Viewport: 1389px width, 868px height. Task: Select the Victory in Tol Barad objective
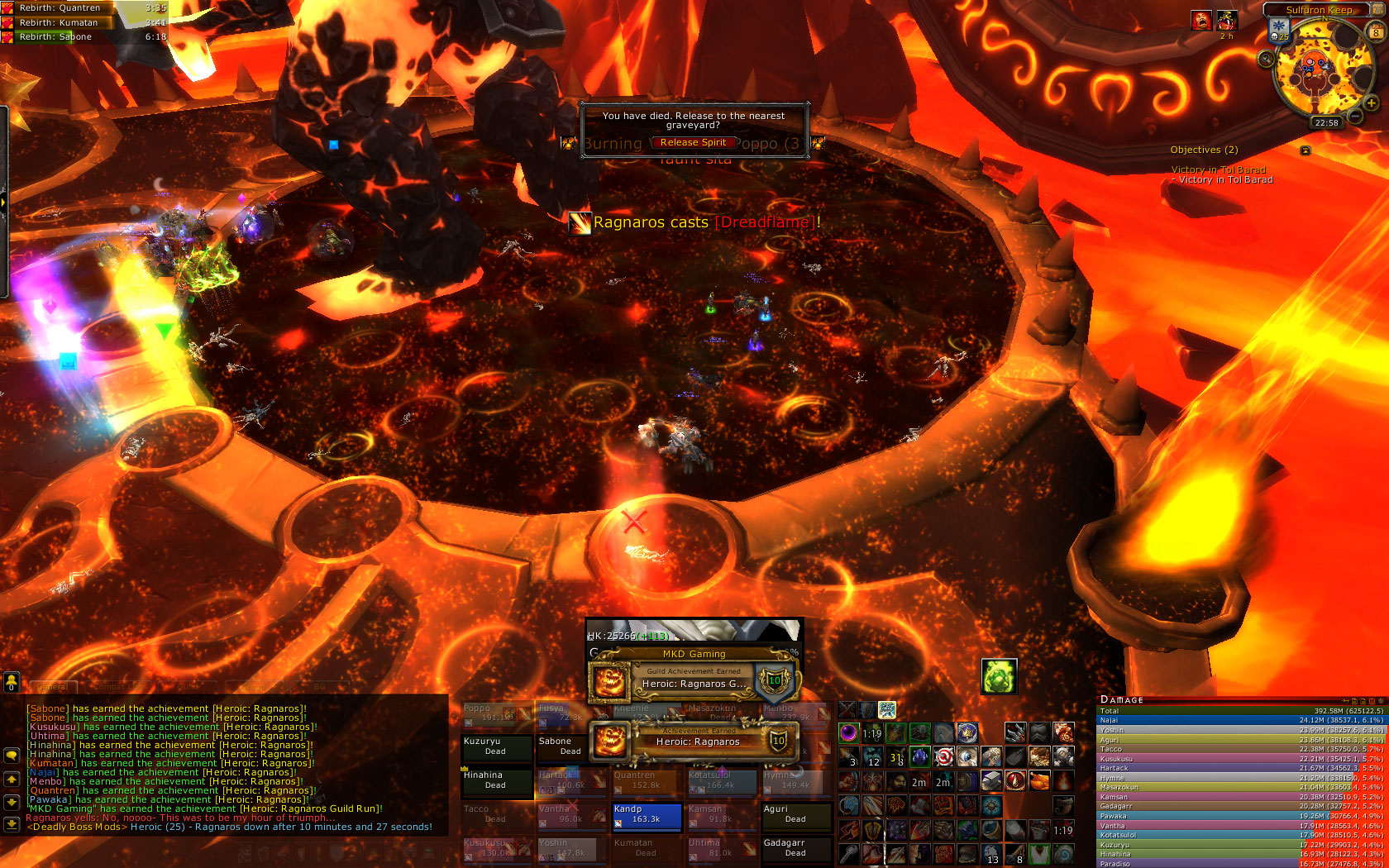pos(1219,170)
